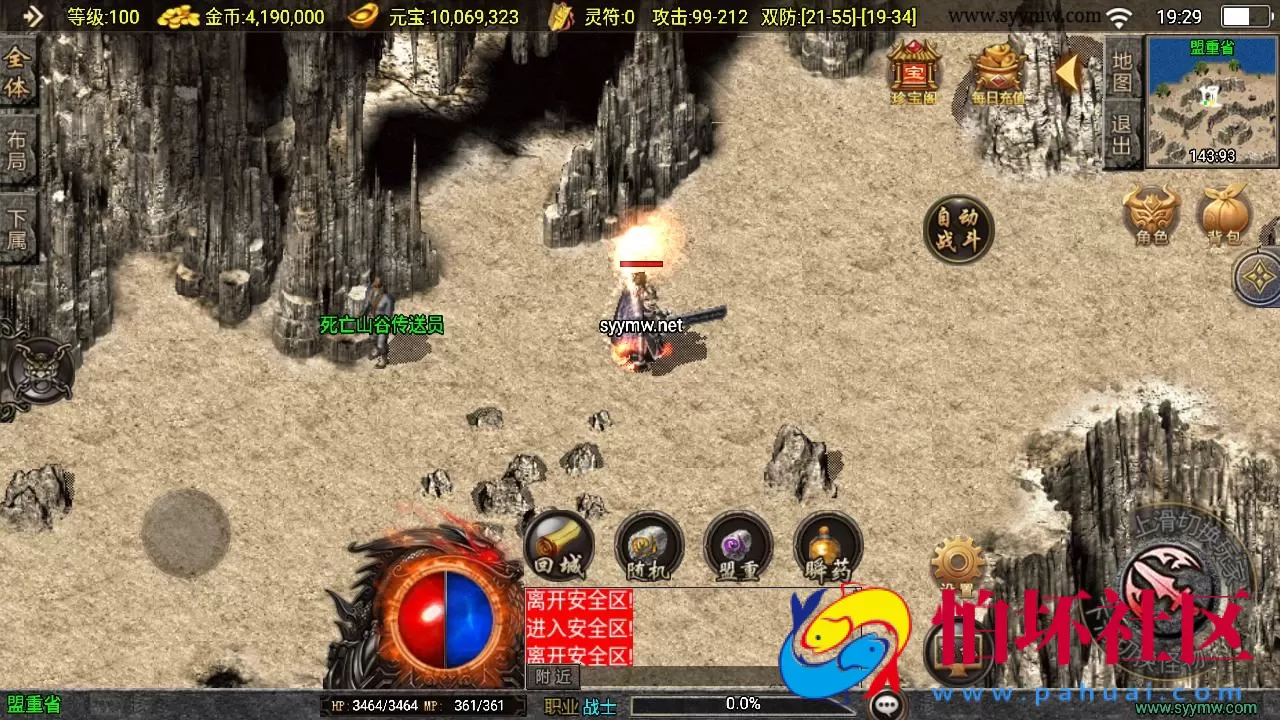The image size is (1280, 720).
Task: Tap the 随机 random teleport icon
Action: [648, 548]
